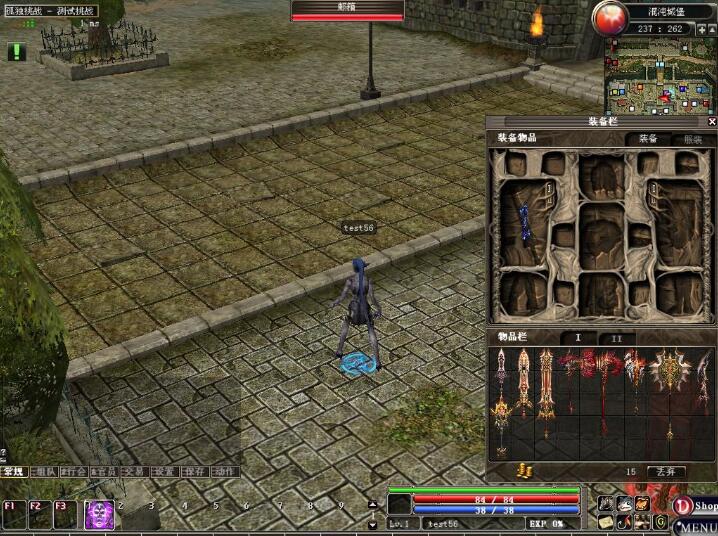Open the 组队 party chat tab
The image size is (718, 536).
coord(43,471)
